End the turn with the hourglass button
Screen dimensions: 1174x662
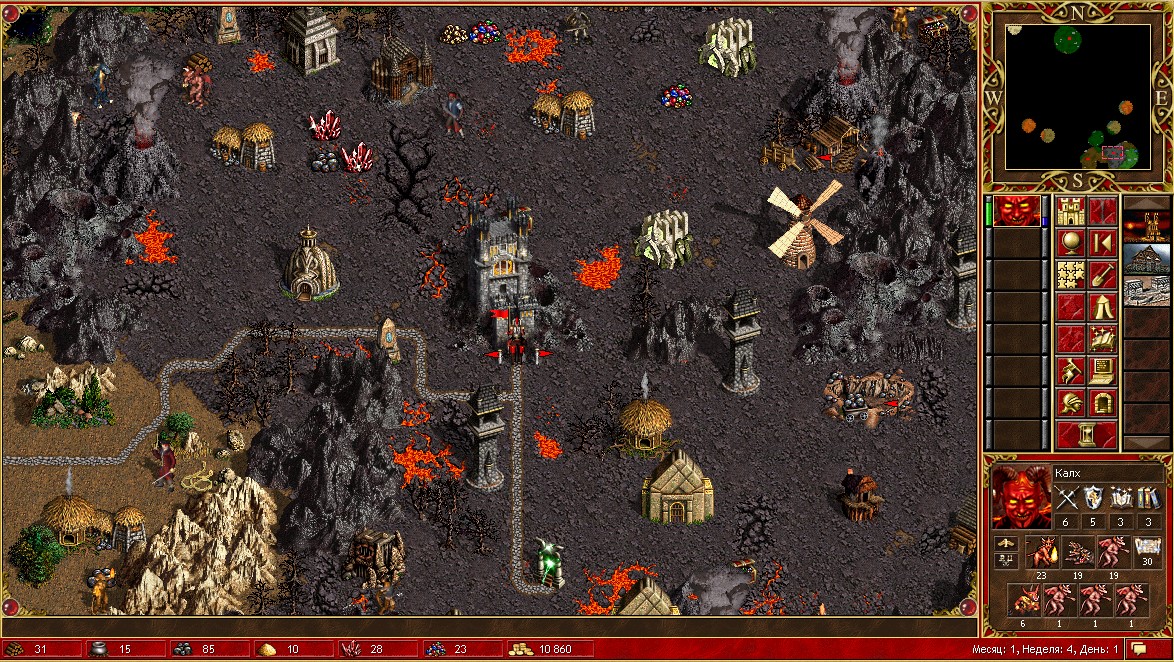[1086, 434]
